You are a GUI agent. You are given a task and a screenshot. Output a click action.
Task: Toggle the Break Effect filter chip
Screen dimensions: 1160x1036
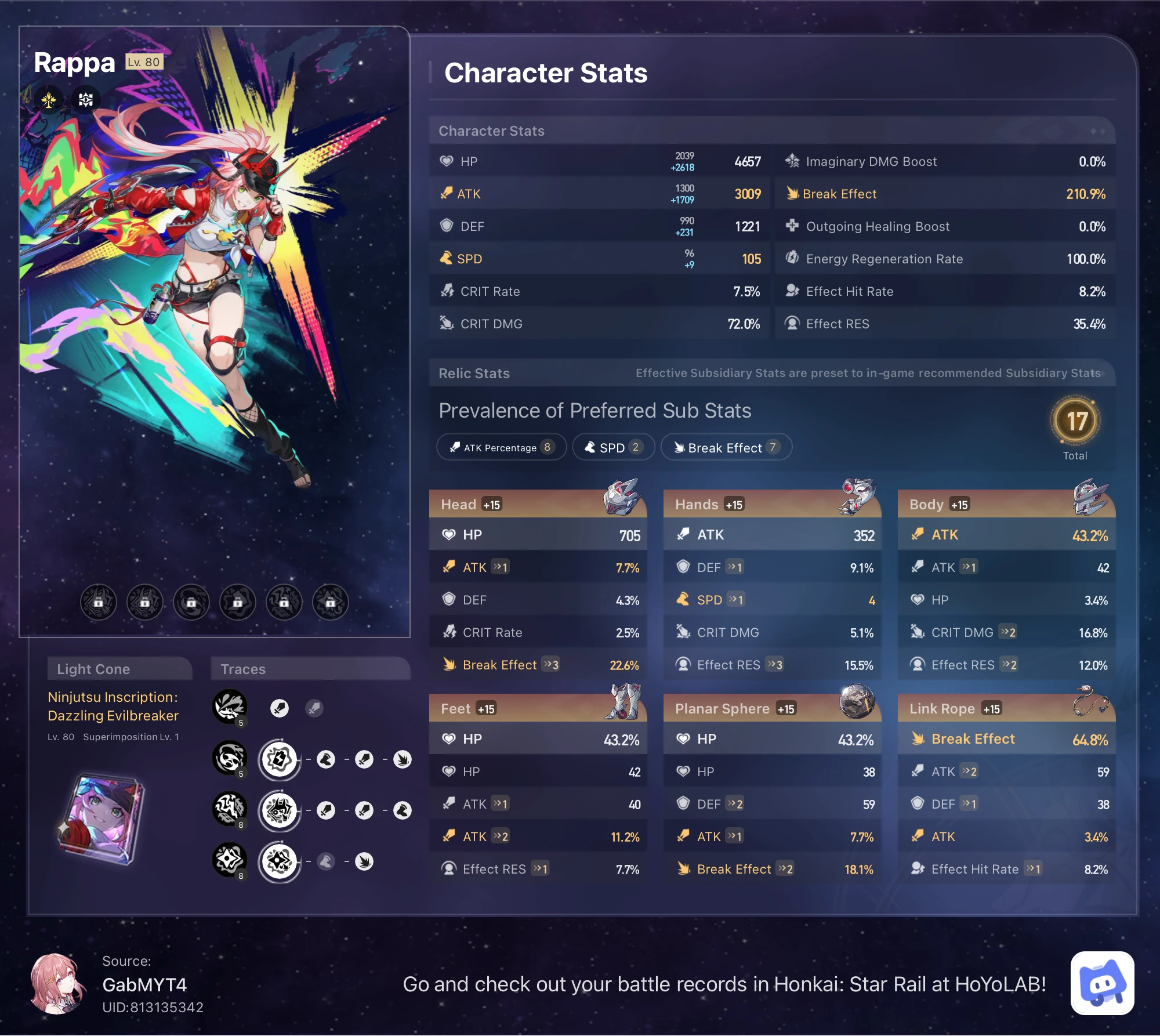(x=726, y=447)
